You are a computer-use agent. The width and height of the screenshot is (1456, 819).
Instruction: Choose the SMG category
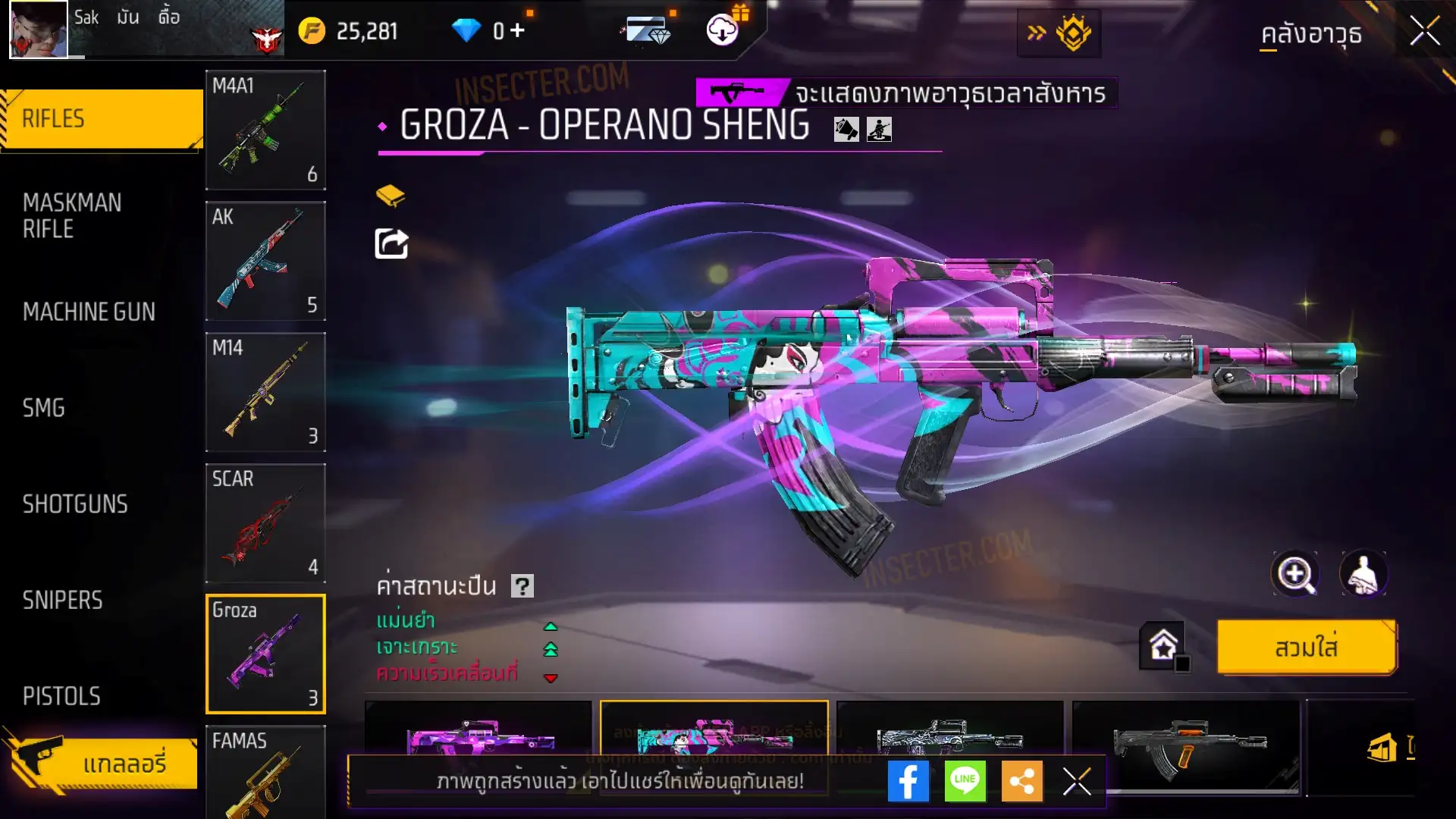coord(44,408)
